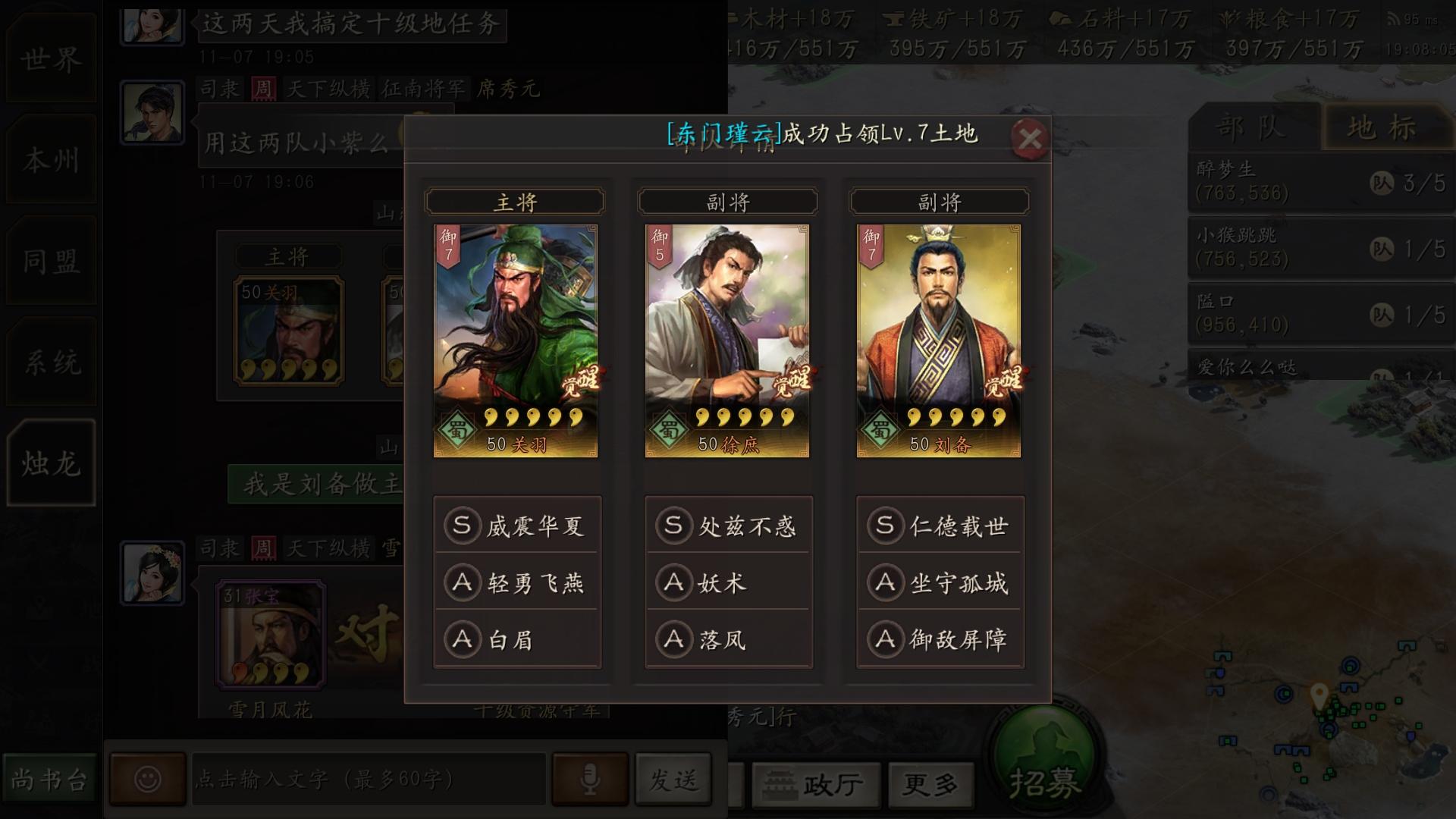Open 刘备's S skill 仁德载世
The height and width of the screenshot is (819, 1456).
coord(940,526)
